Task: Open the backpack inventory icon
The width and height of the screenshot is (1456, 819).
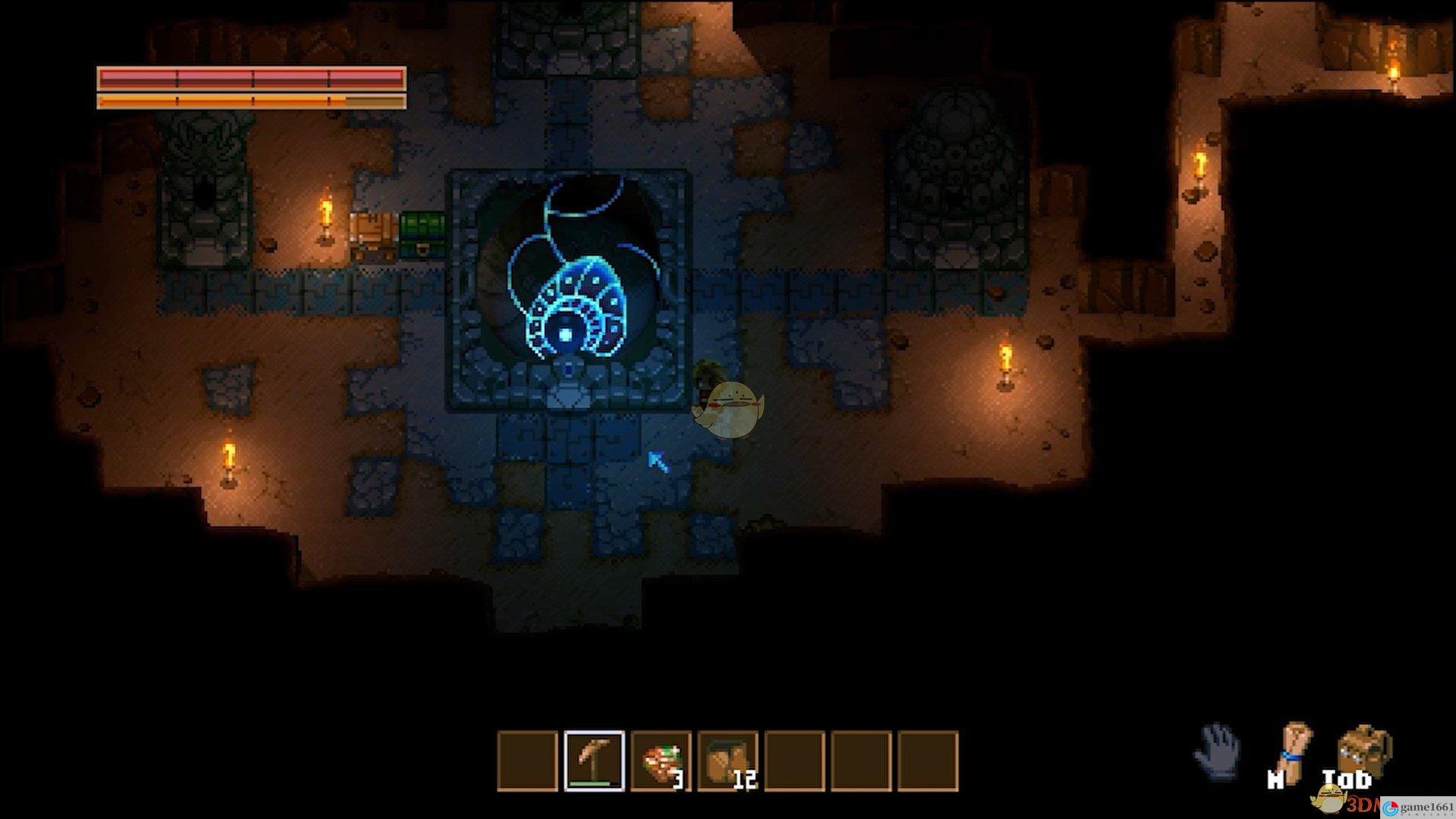Action: pos(1363,751)
